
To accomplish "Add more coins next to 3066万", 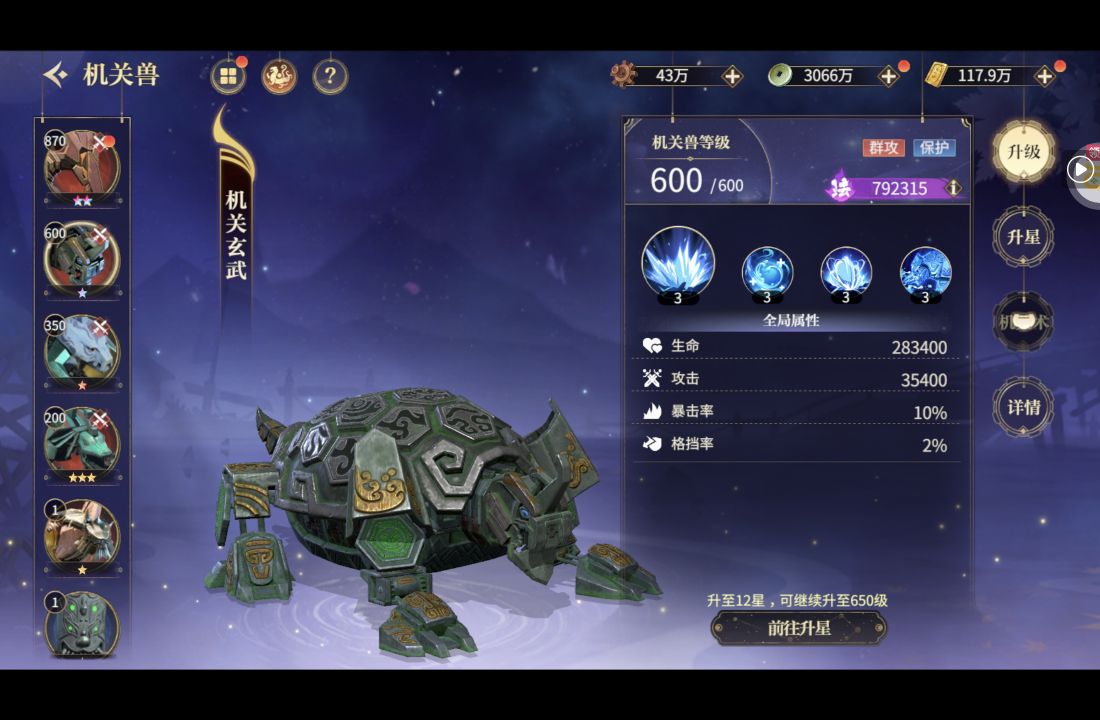I will (x=888, y=76).
